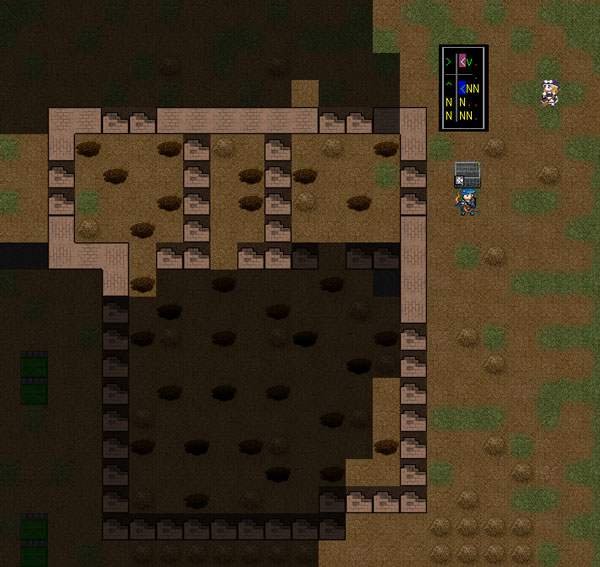Click the green right arrow in the command panel
600x567 pixels.
448,62
